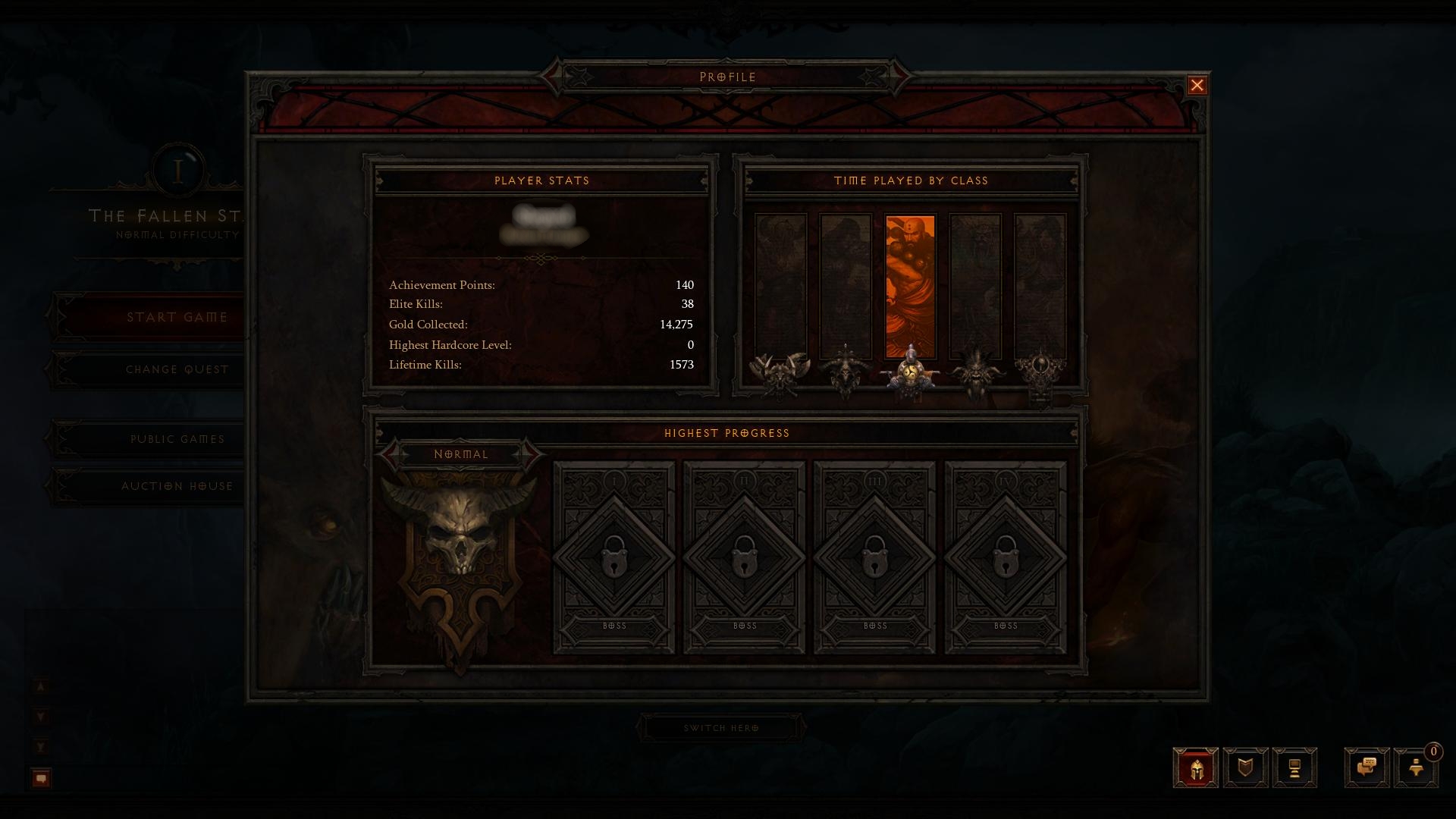Choose the locked Act IV boss card
Image resolution: width=1456 pixels, height=819 pixels.
coord(1006,558)
